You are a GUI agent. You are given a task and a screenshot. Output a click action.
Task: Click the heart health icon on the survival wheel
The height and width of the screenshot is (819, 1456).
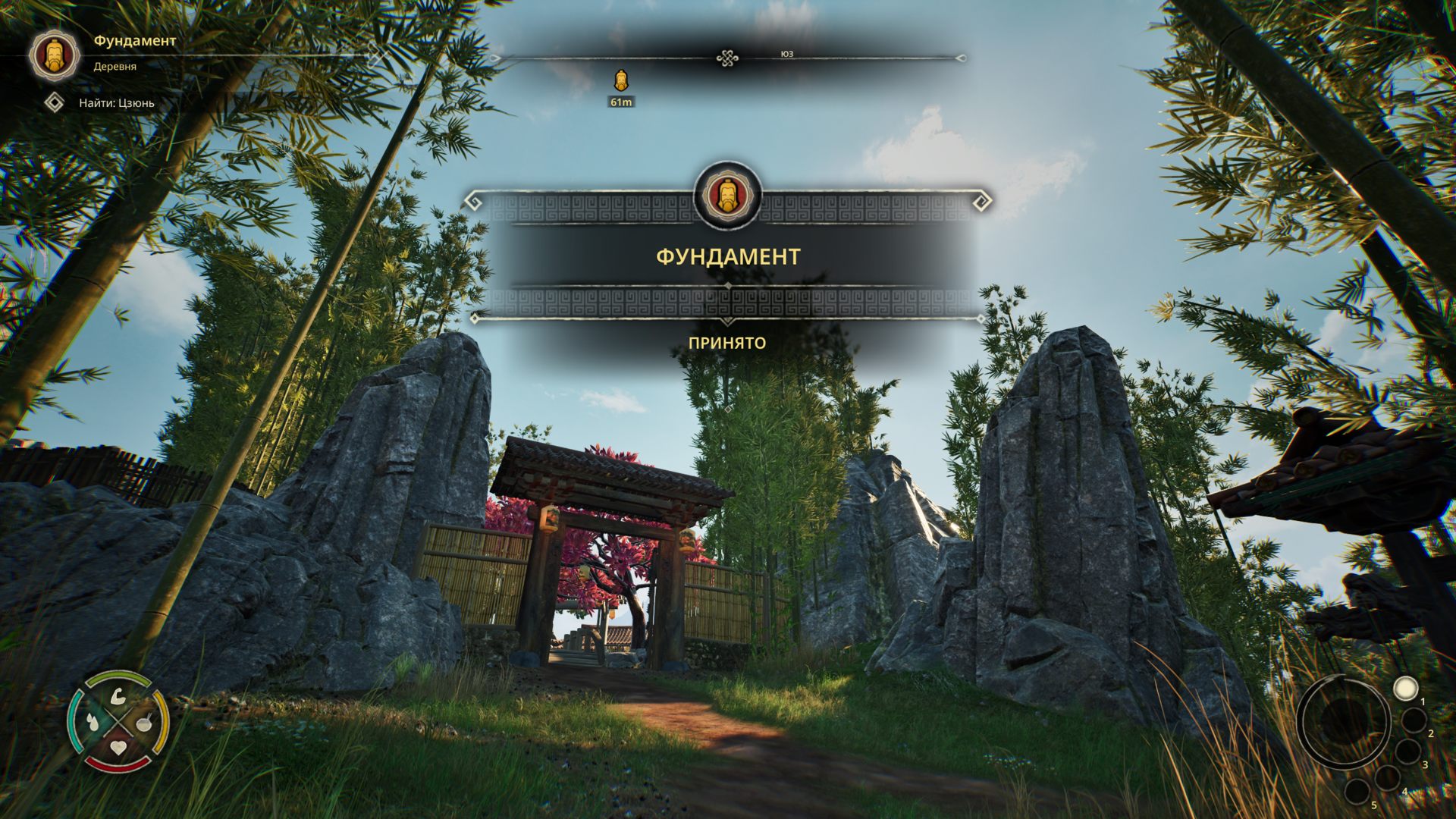coord(118,747)
